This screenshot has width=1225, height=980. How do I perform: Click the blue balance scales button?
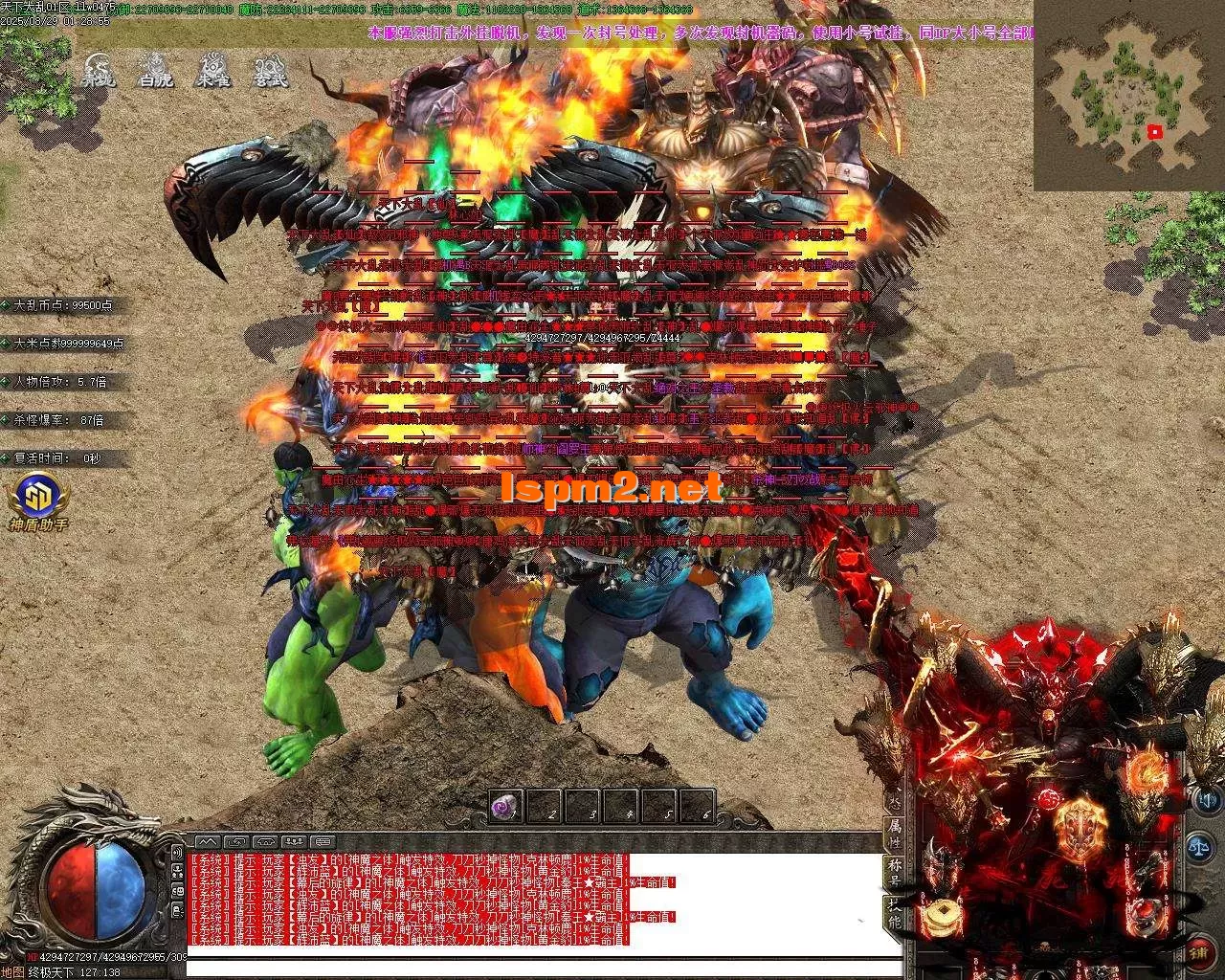[x=1199, y=846]
